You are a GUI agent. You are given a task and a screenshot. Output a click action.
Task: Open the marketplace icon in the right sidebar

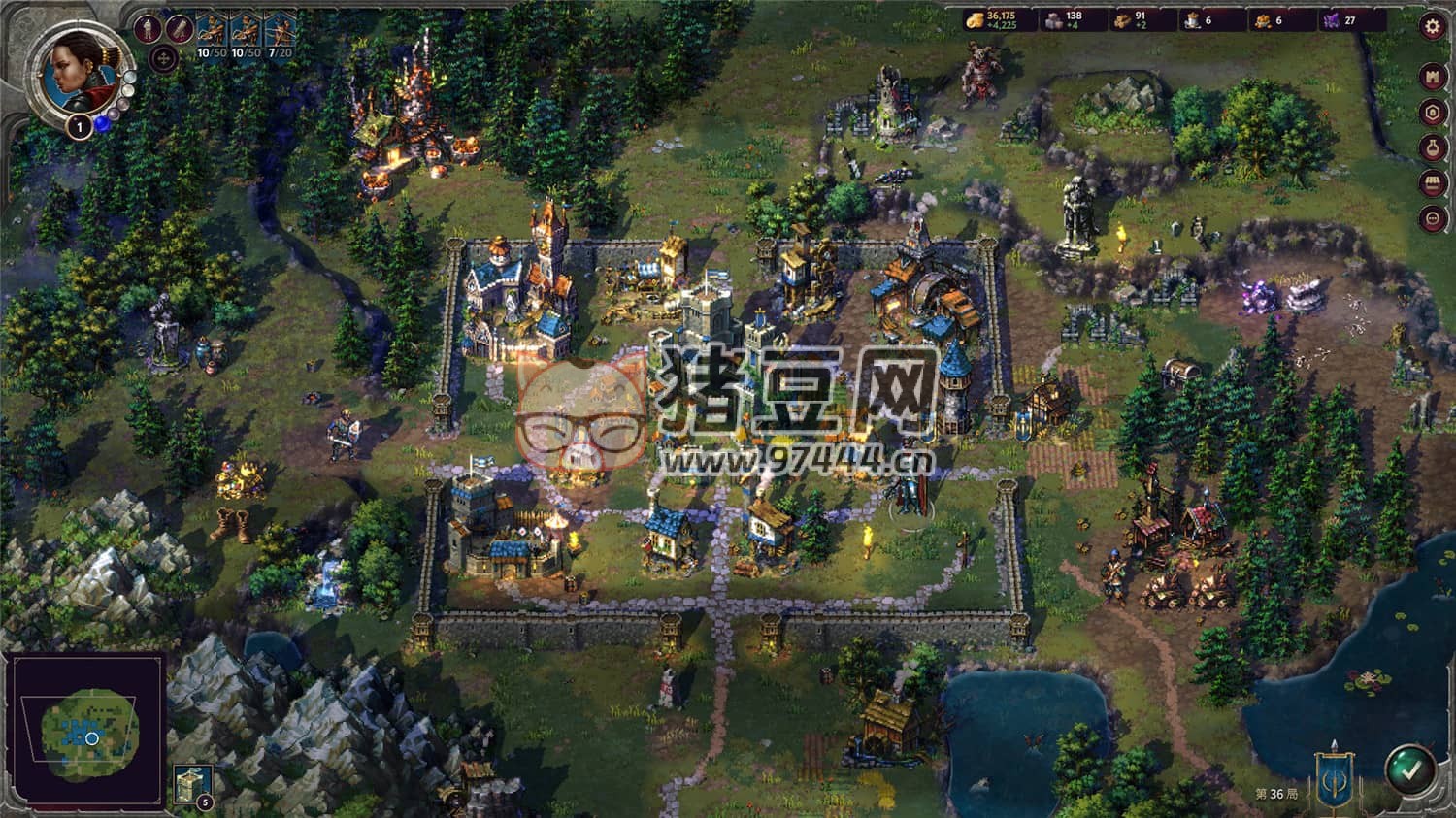click(x=1433, y=182)
